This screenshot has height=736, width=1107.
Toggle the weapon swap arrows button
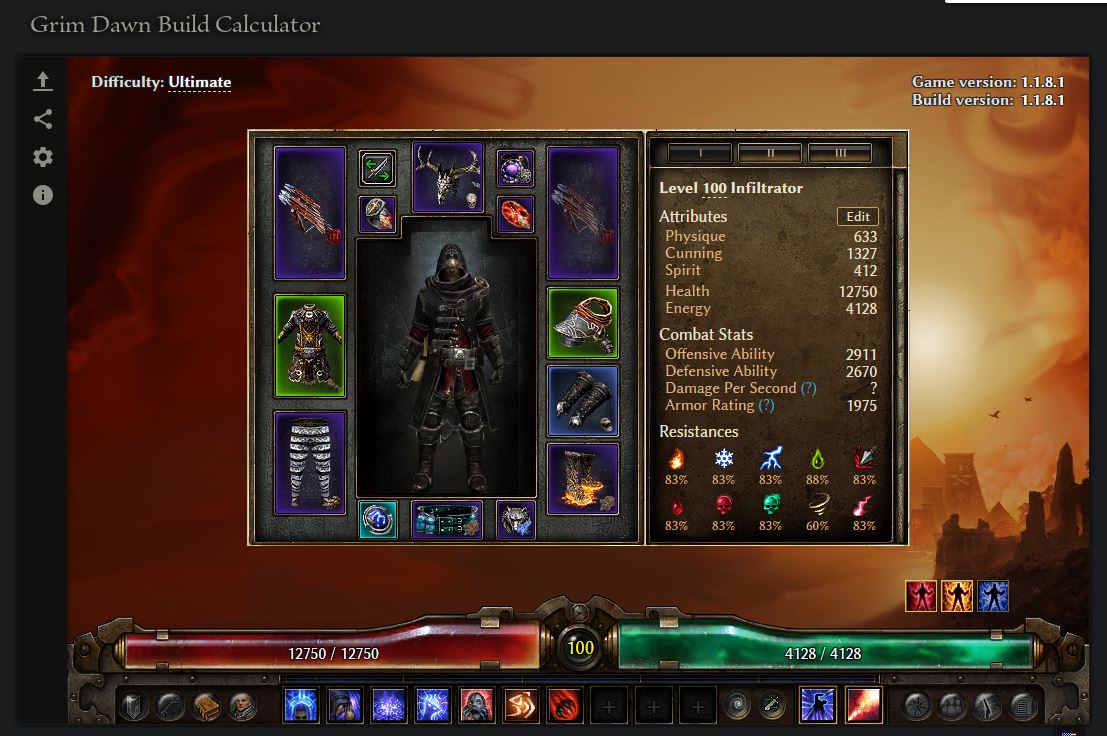[x=377, y=169]
